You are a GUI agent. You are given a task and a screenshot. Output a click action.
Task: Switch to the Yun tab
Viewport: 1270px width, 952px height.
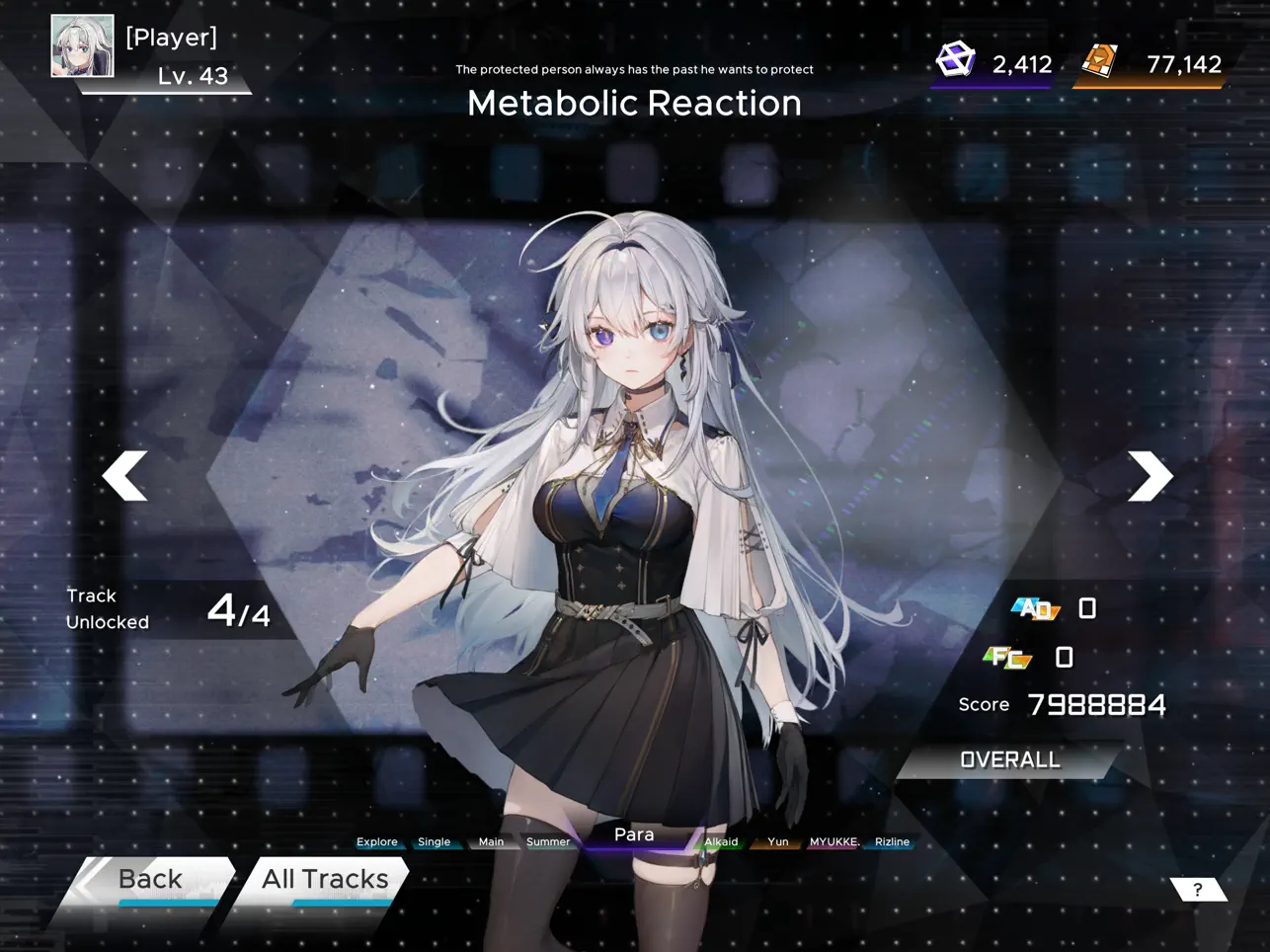[x=778, y=842]
